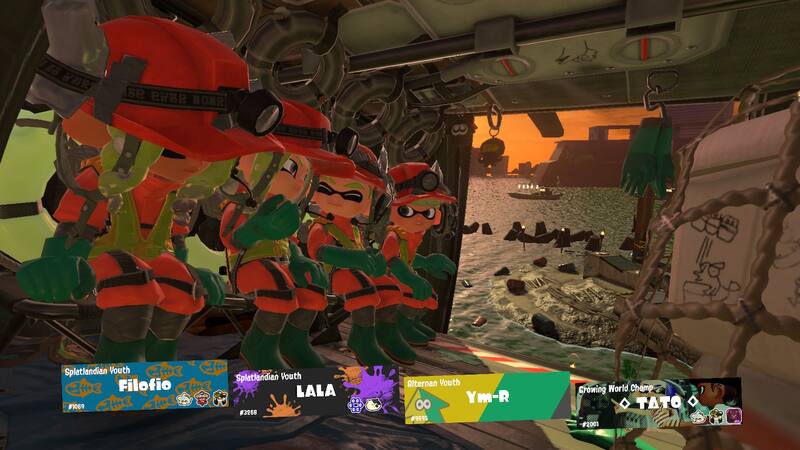
Task: Select Filofio's blue fish-pattern player banner
Action: (144, 387)
